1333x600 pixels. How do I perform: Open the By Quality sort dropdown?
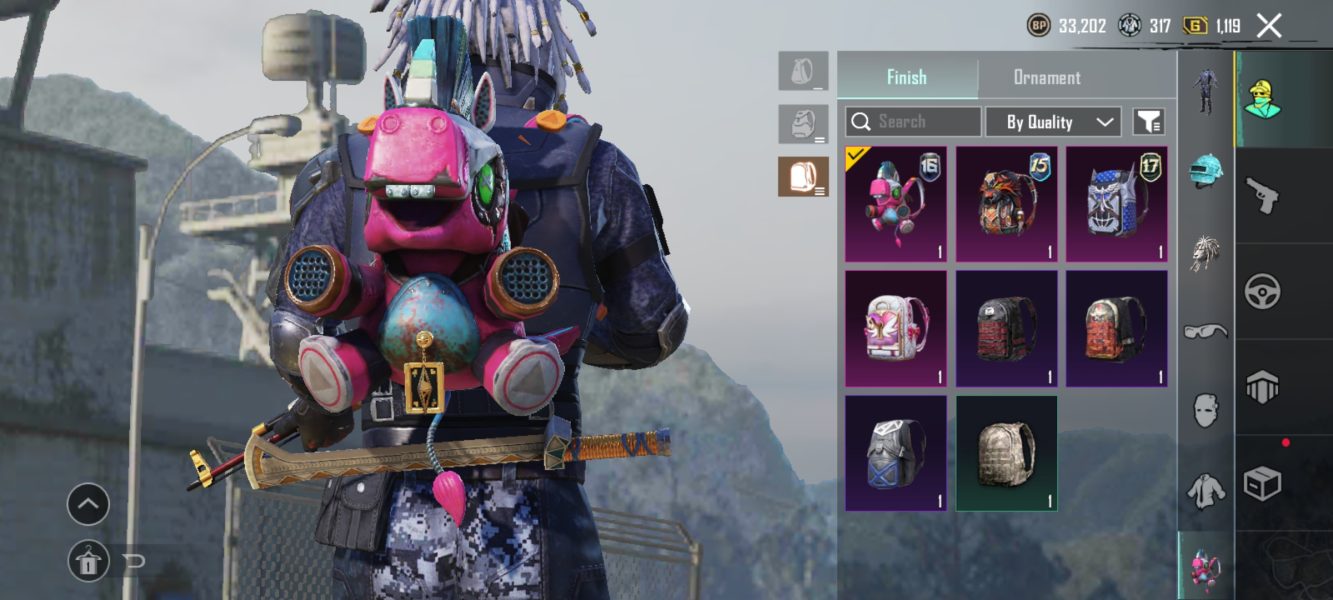click(x=1053, y=122)
